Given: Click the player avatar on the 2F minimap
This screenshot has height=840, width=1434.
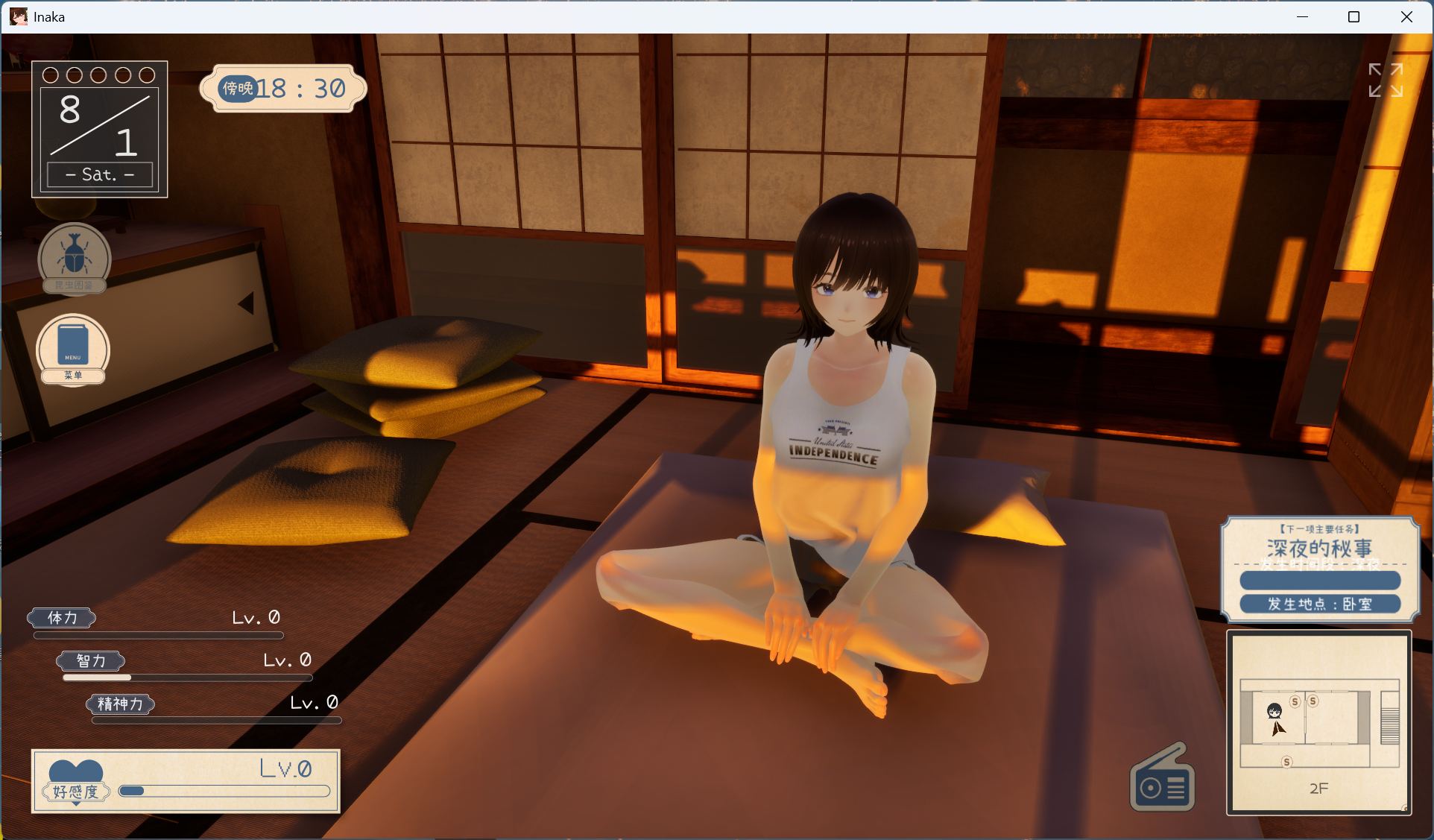Looking at the screenshot, I should click(1276, 711).
